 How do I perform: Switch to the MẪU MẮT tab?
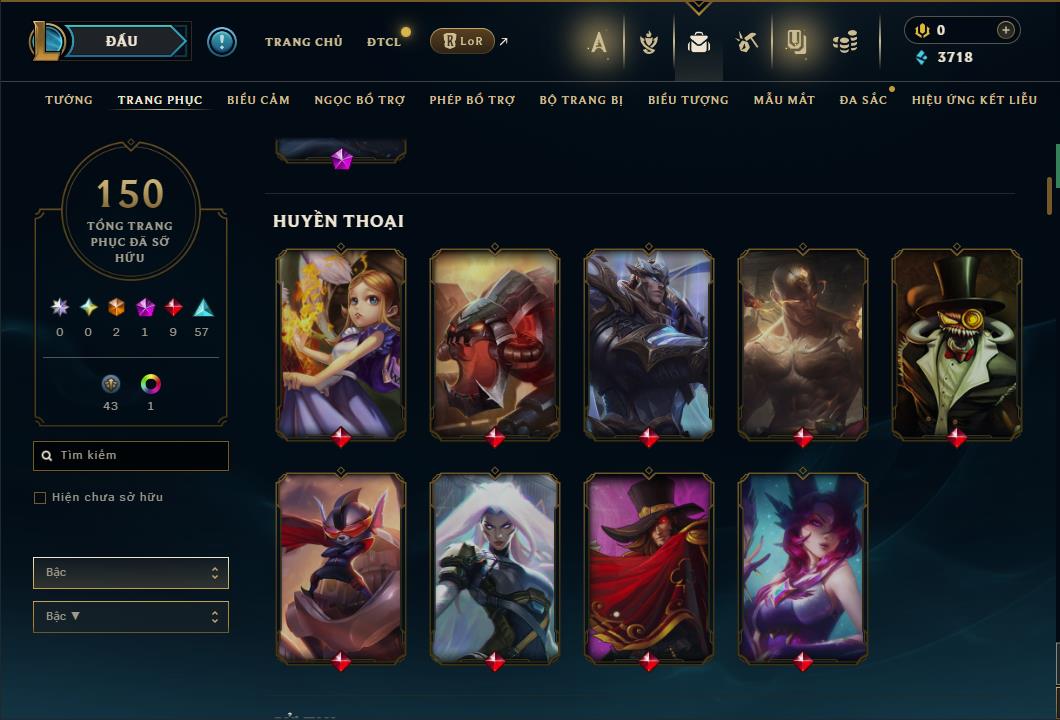click(x=784, y=100)
